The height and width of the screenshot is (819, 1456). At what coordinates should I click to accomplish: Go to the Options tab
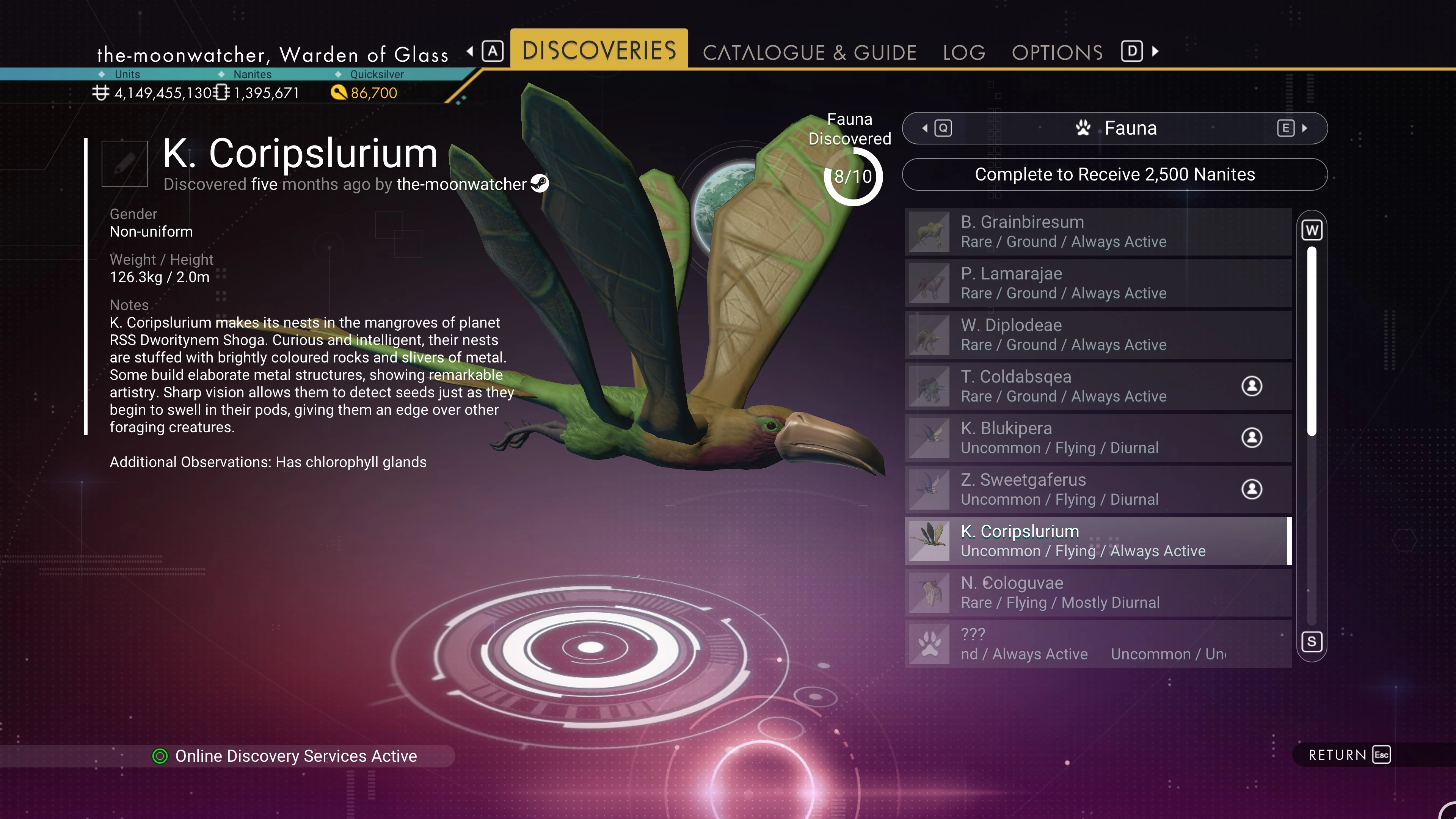[1057, 53]
